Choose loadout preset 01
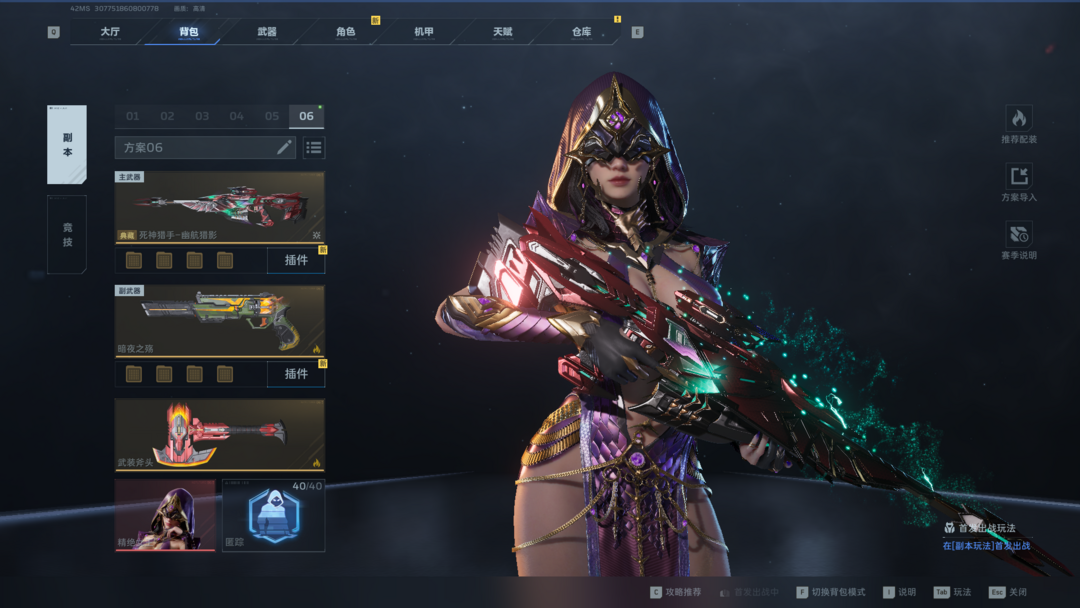This screenshot has width=1080, height=608. pyautogui.click(x=132, y=116)
